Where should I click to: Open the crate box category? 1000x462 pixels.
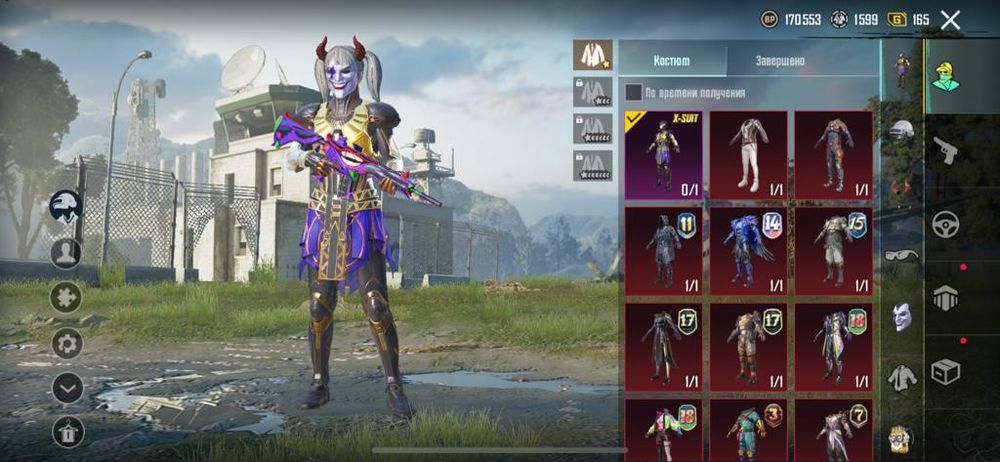(945, 372)
